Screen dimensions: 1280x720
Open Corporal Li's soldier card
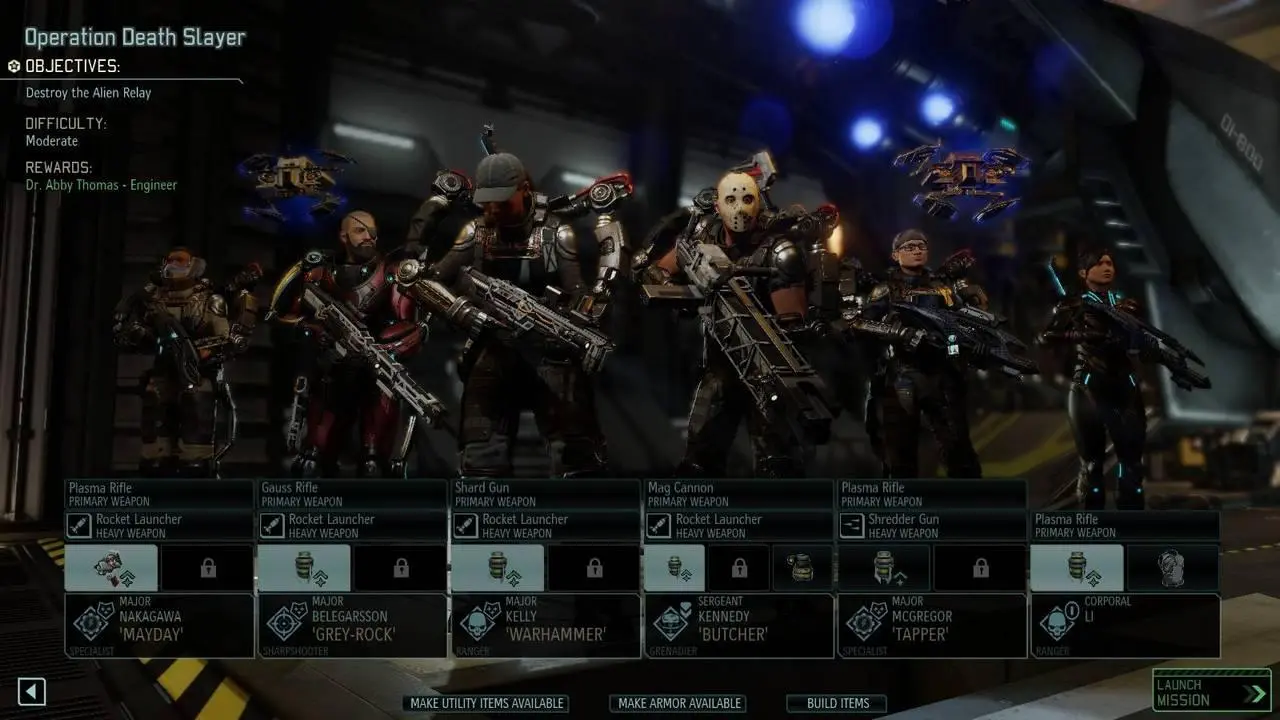click(1124, 626)
